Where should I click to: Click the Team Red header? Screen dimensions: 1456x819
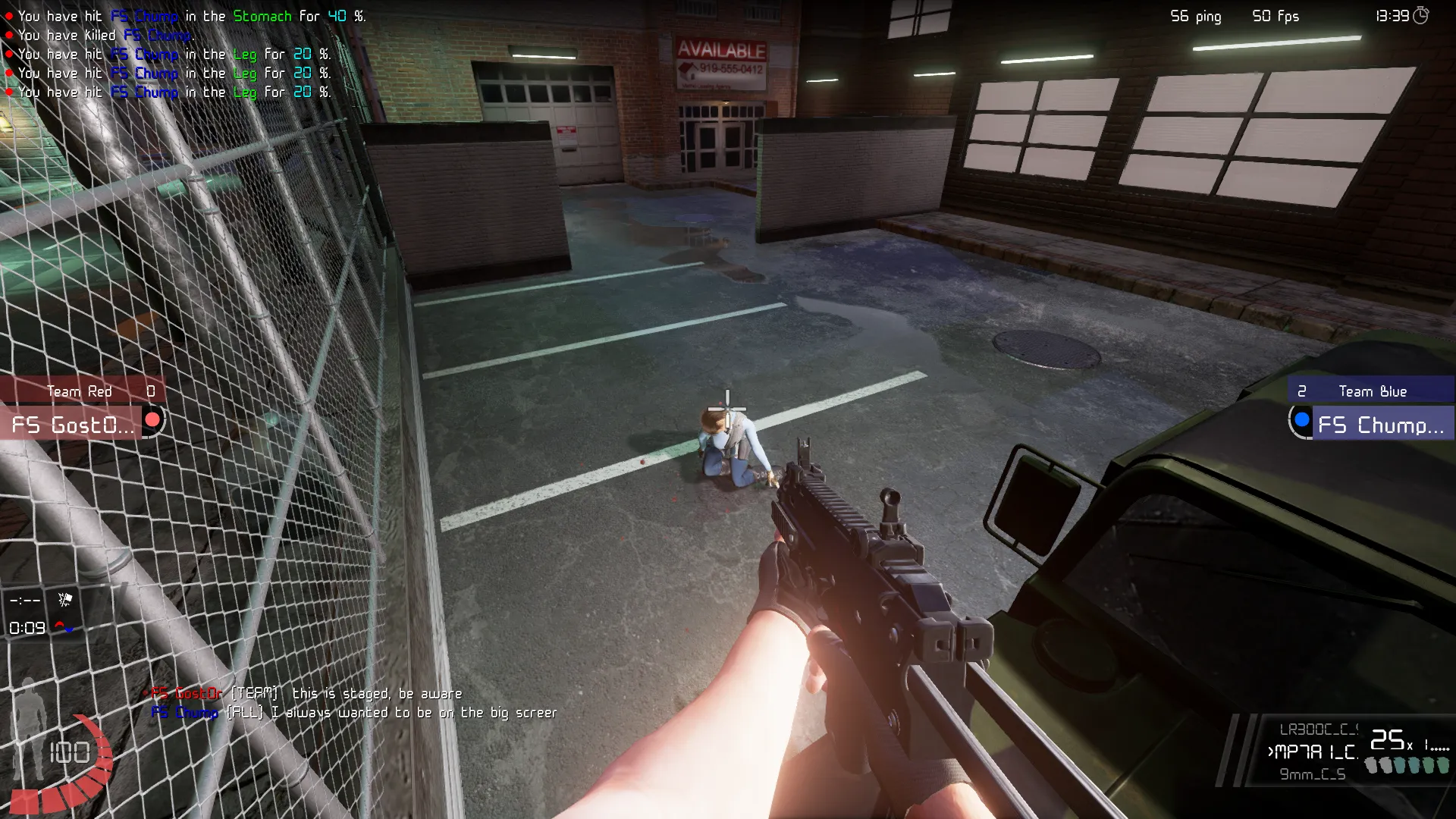[80, 391]
